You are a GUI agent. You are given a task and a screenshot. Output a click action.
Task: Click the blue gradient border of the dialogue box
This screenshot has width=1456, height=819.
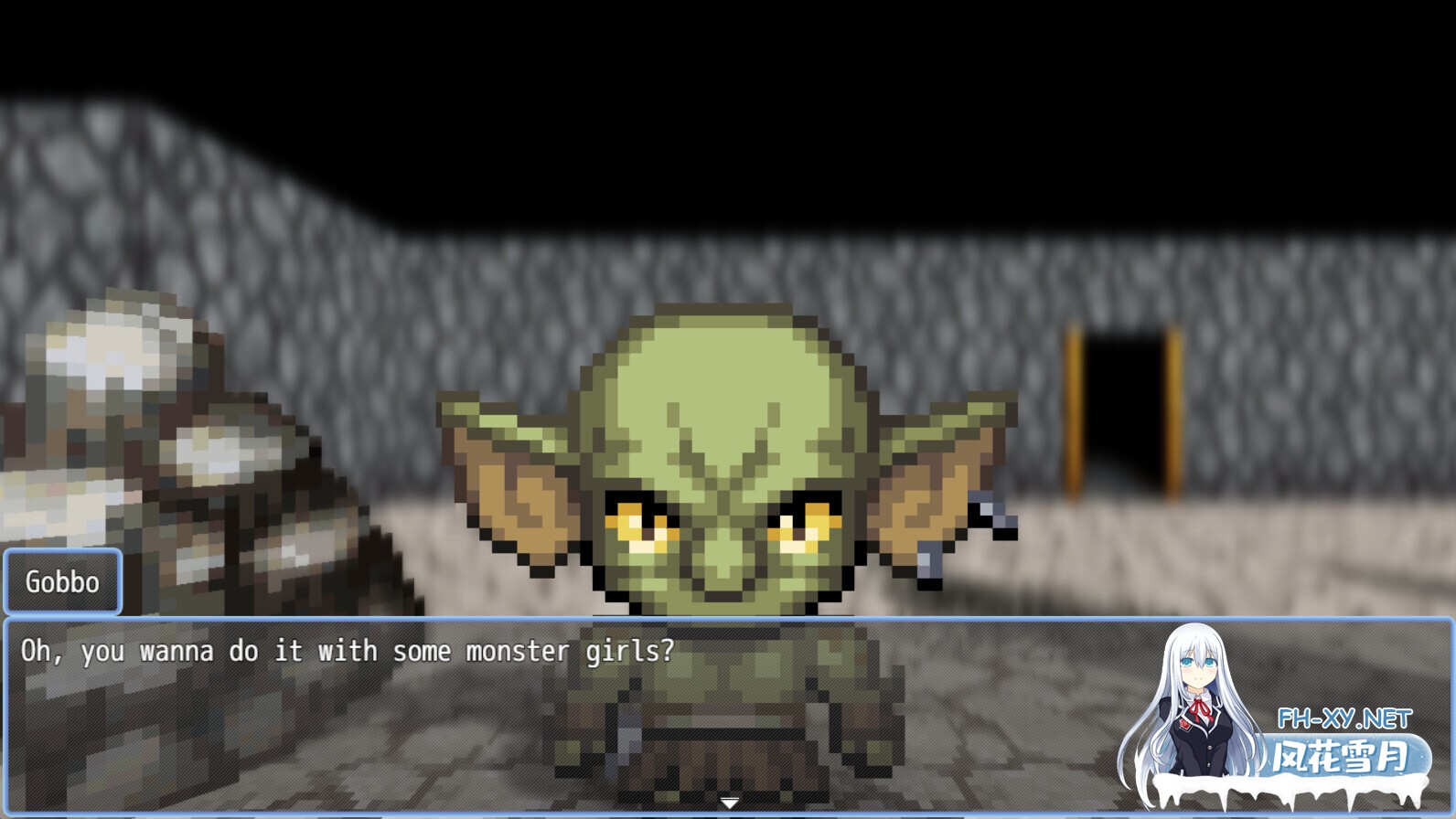(366, 620)
